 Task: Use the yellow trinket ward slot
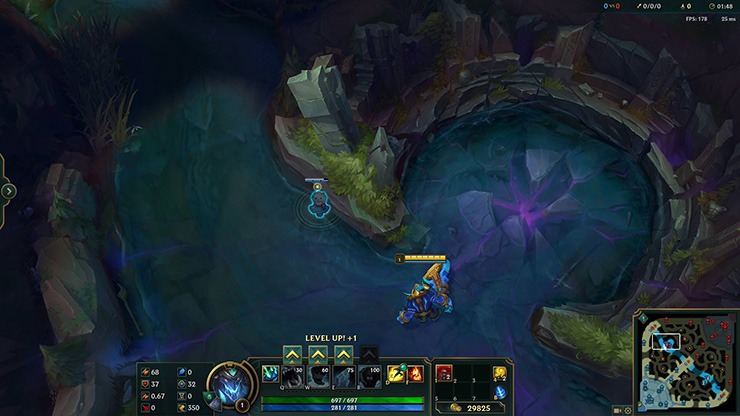(500, 373)
